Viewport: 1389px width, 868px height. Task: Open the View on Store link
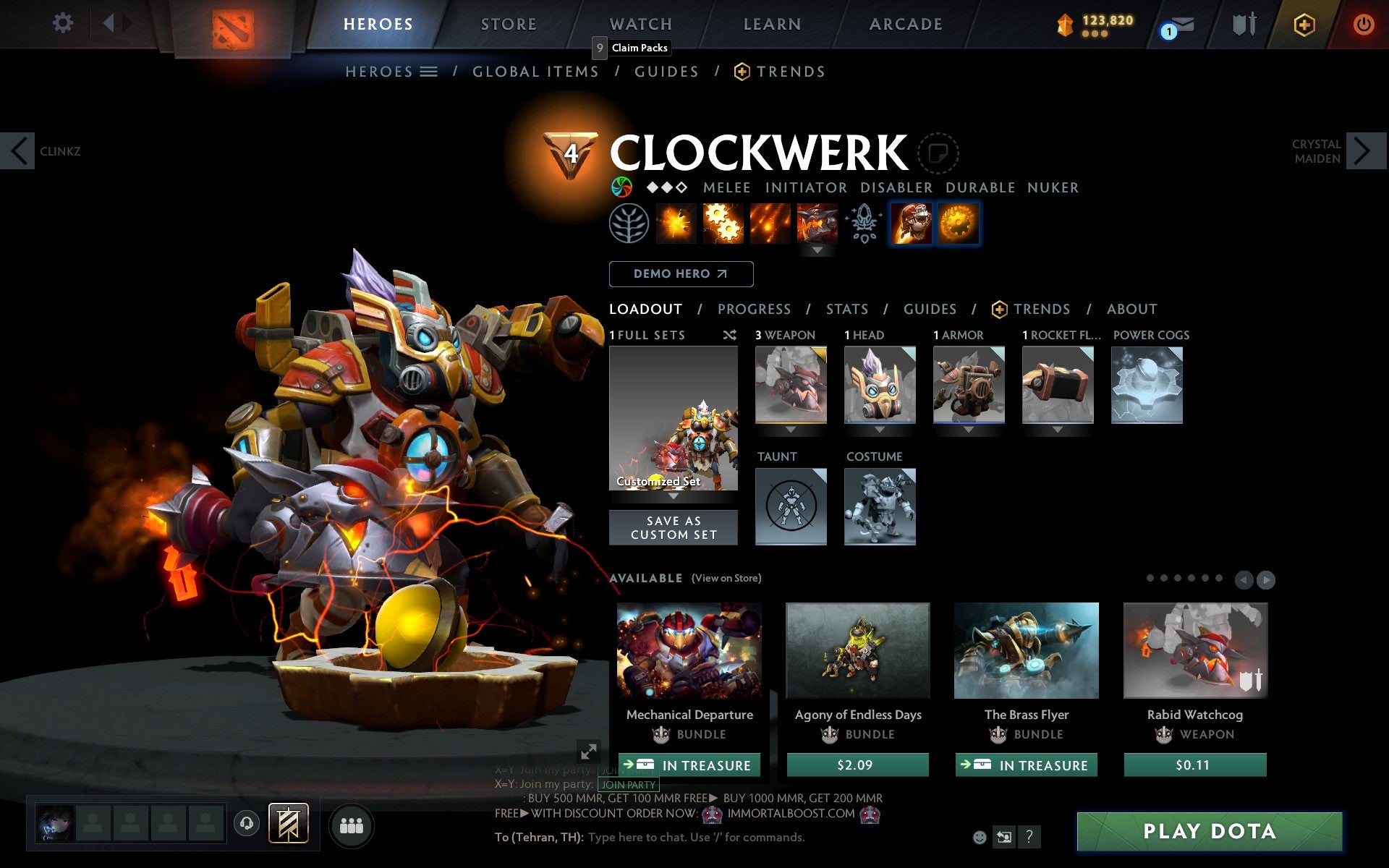pos(726,578)
